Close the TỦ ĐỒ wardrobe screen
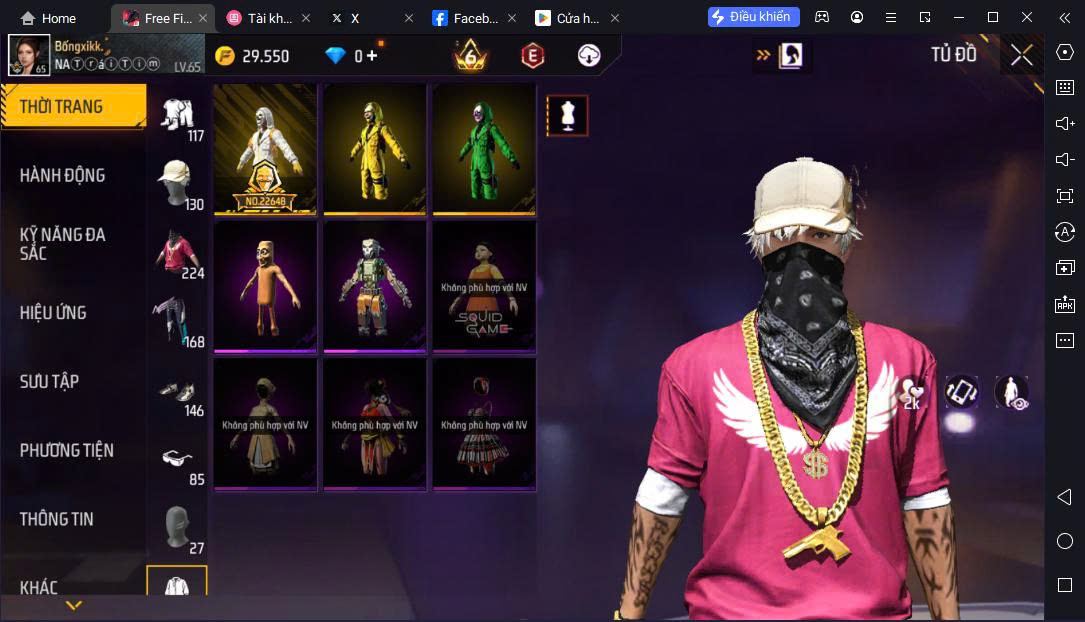The width and height of the screenshot is (1085, 622). (1021, 55)
